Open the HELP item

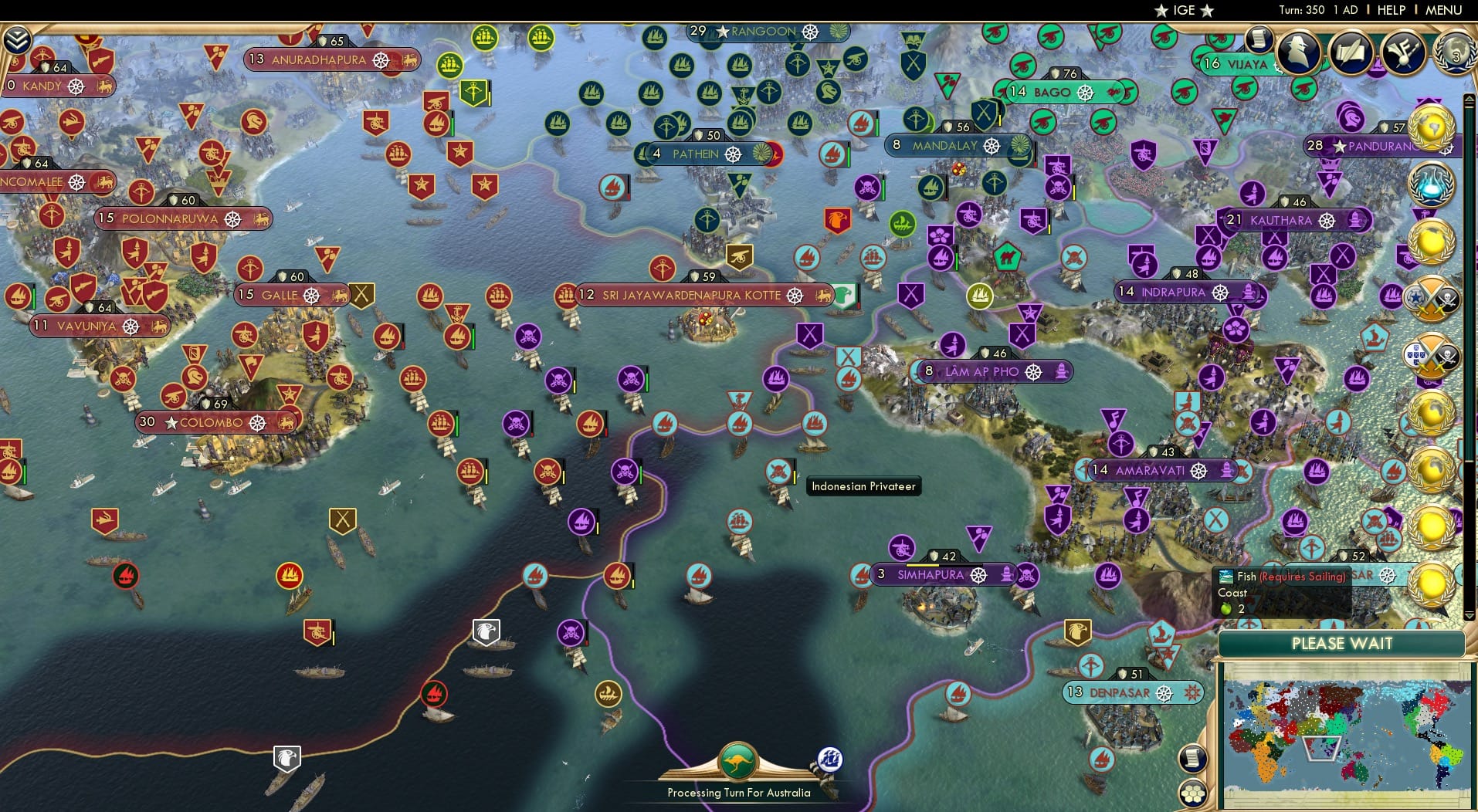(1391, 10)
